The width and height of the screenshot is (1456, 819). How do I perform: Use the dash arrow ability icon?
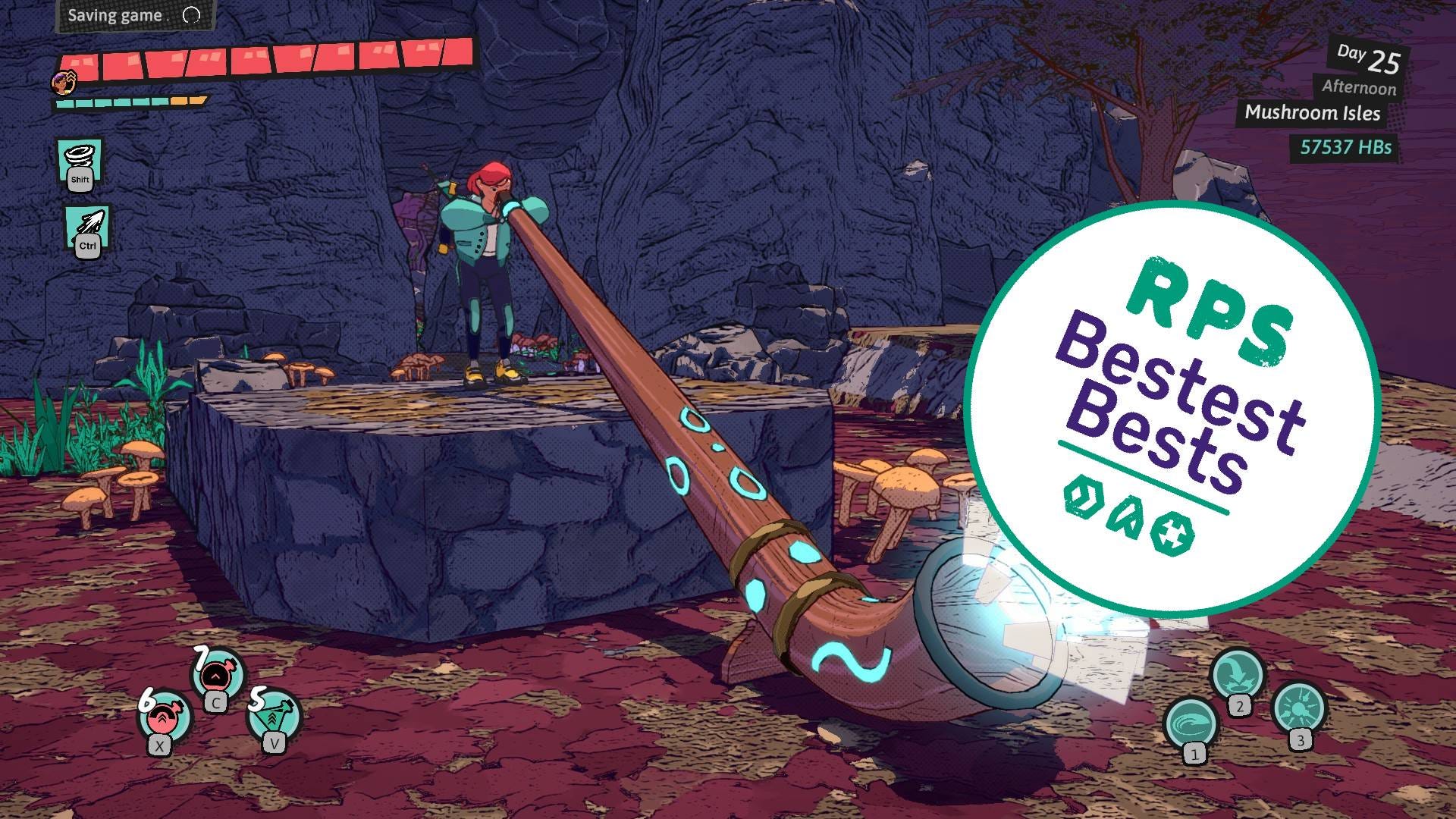point(87,227)
